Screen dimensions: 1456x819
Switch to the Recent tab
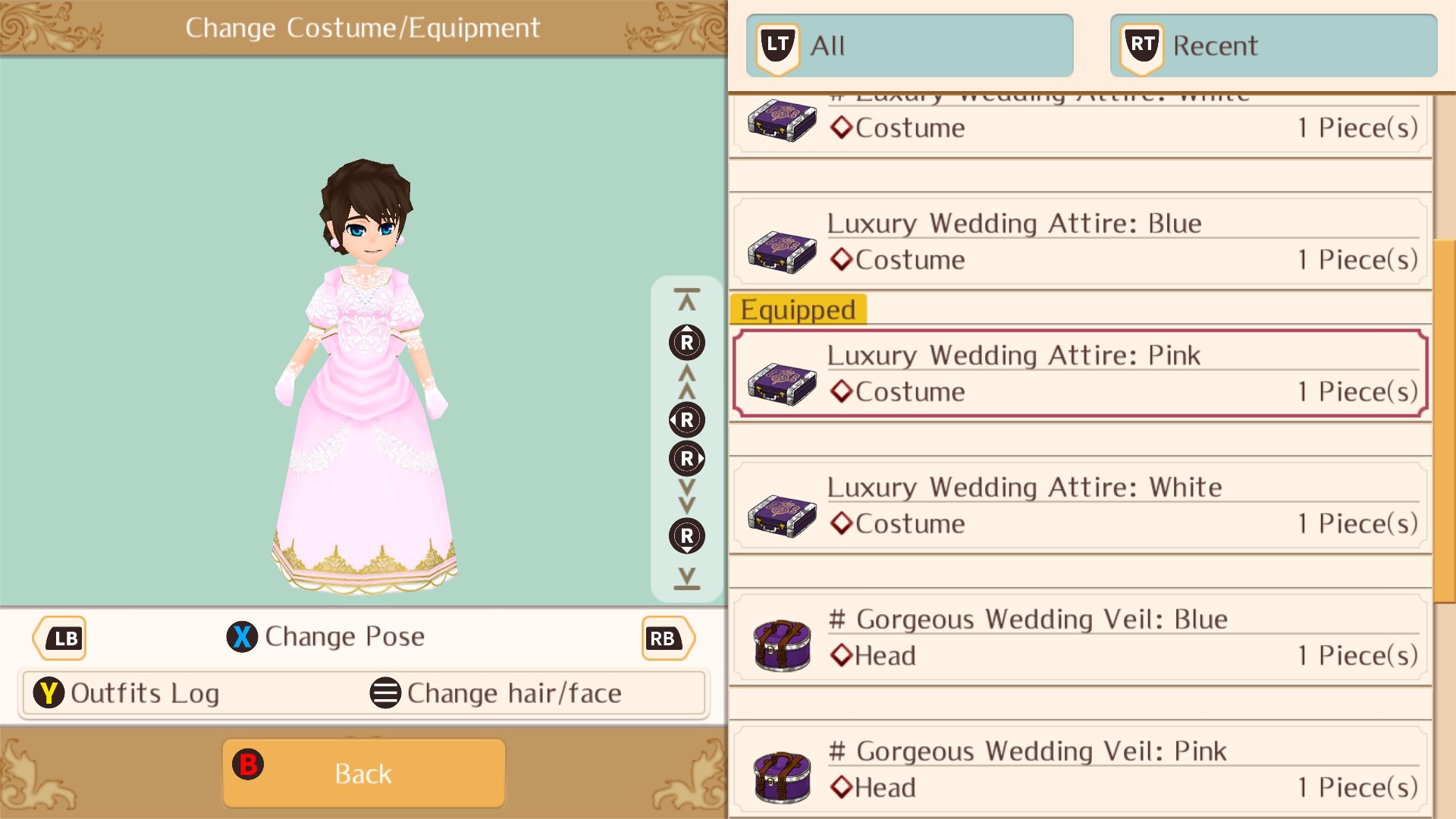(1272, 45)
